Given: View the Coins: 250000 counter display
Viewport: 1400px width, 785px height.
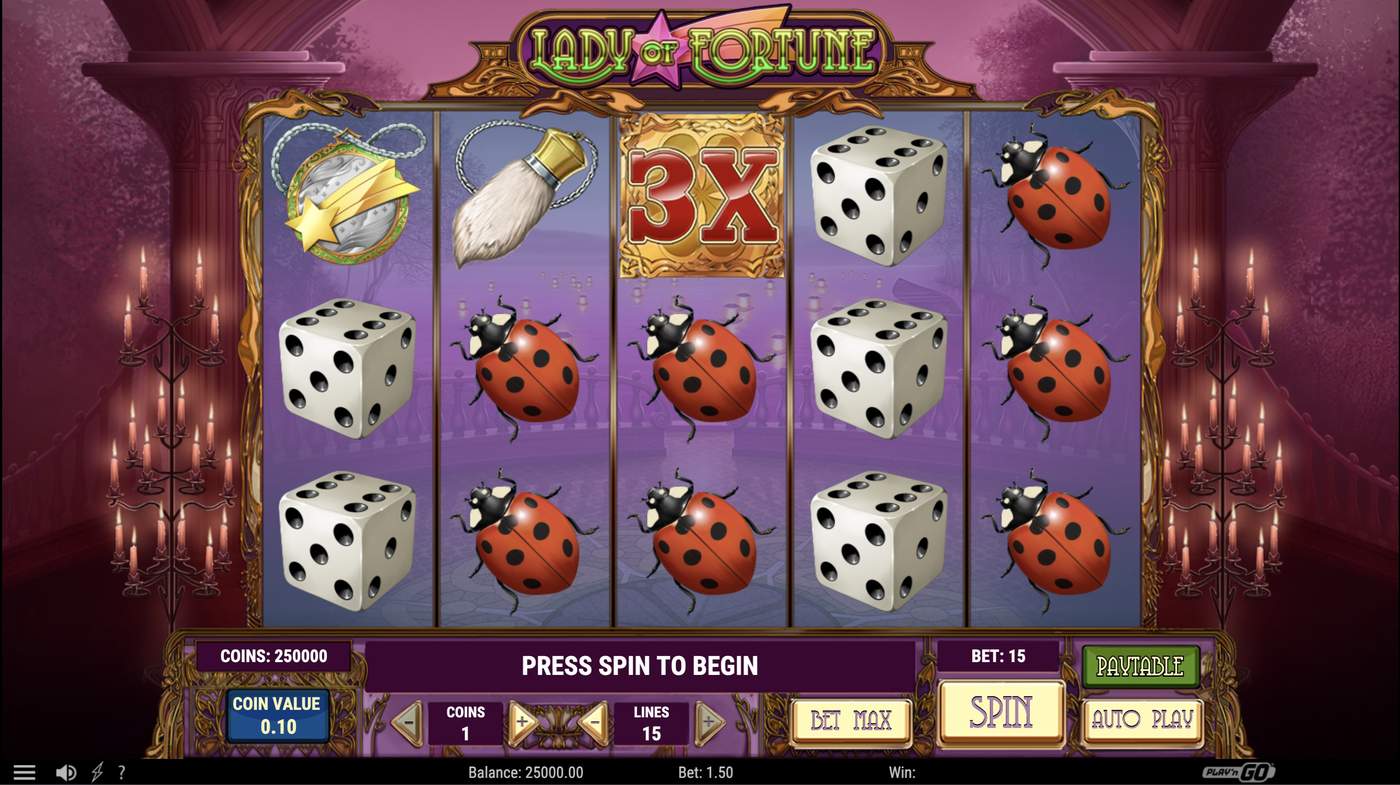Looking at the screenshot, I should tap(271, 656).
